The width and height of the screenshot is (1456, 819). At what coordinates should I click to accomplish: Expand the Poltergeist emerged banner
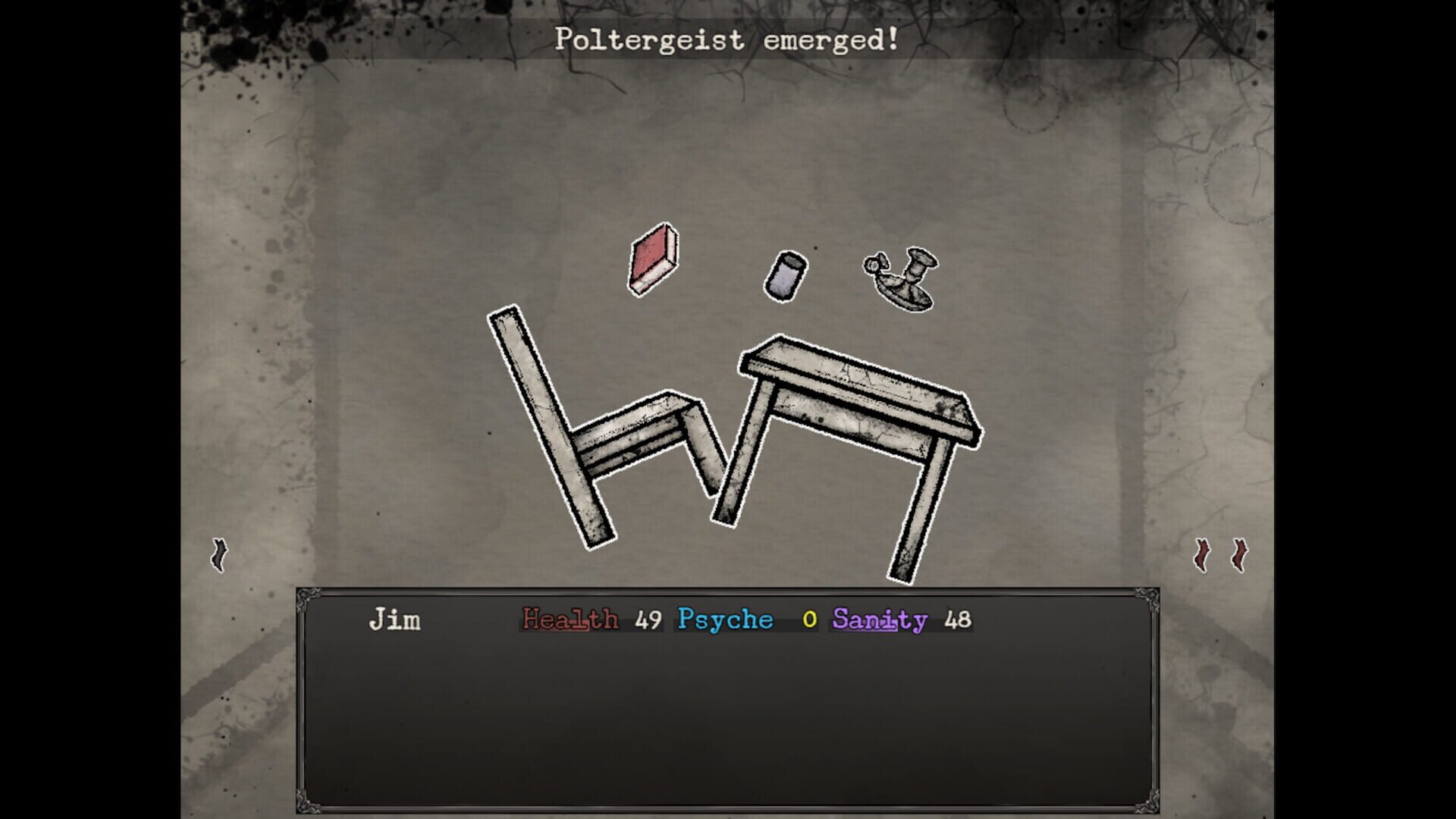(726, 42)
